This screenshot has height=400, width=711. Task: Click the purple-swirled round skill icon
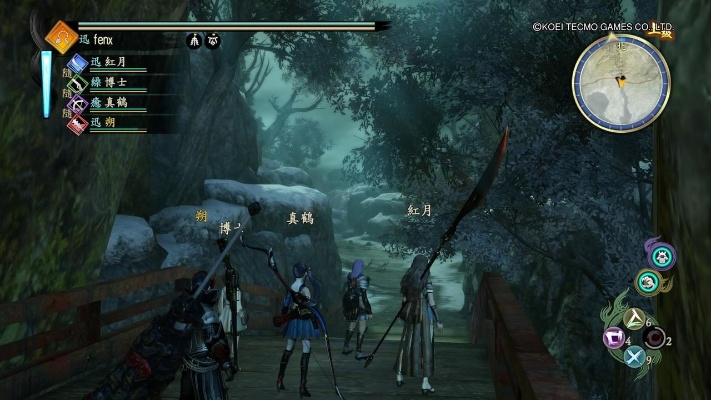[x=659, y=256]
